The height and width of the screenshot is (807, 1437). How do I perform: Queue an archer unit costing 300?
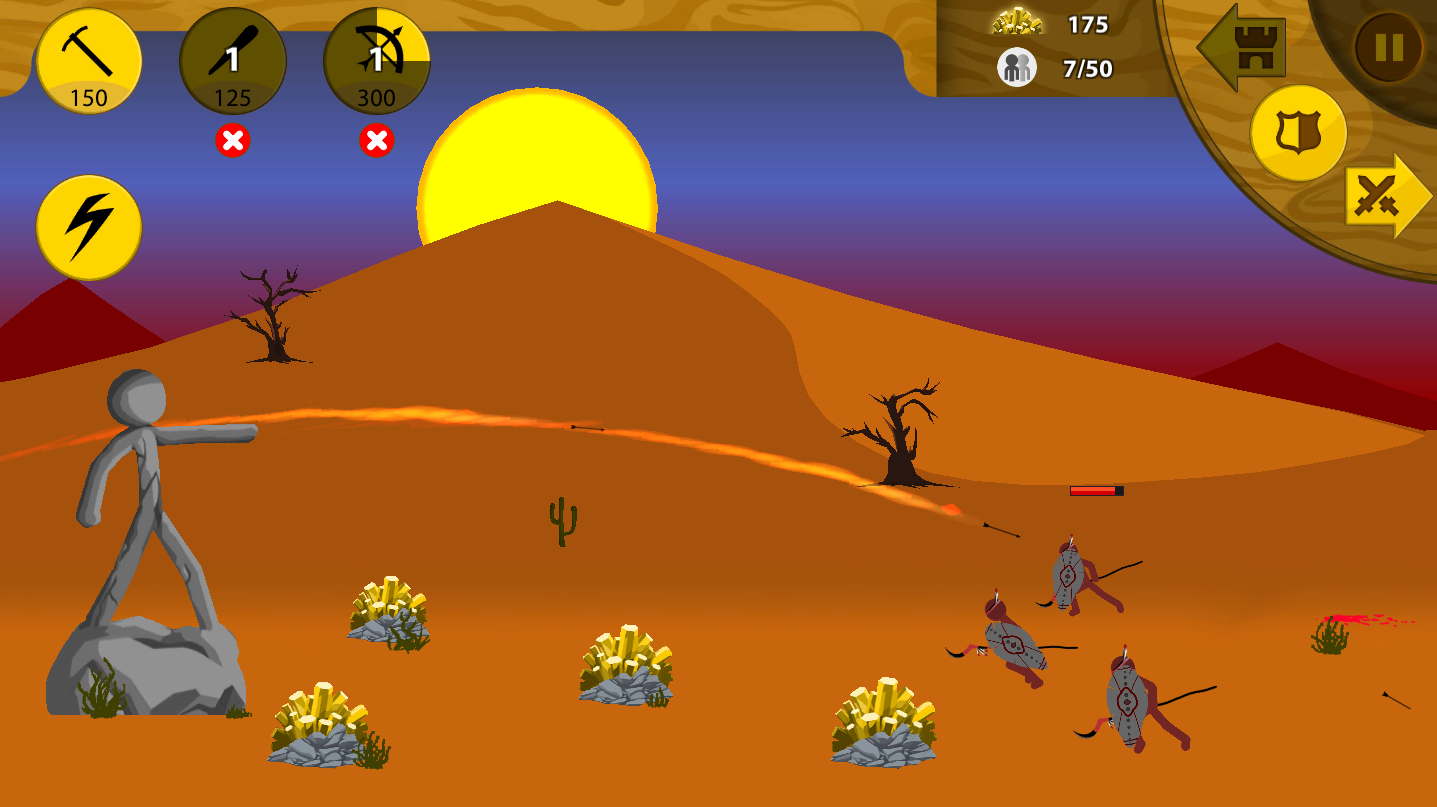point(377,61)
